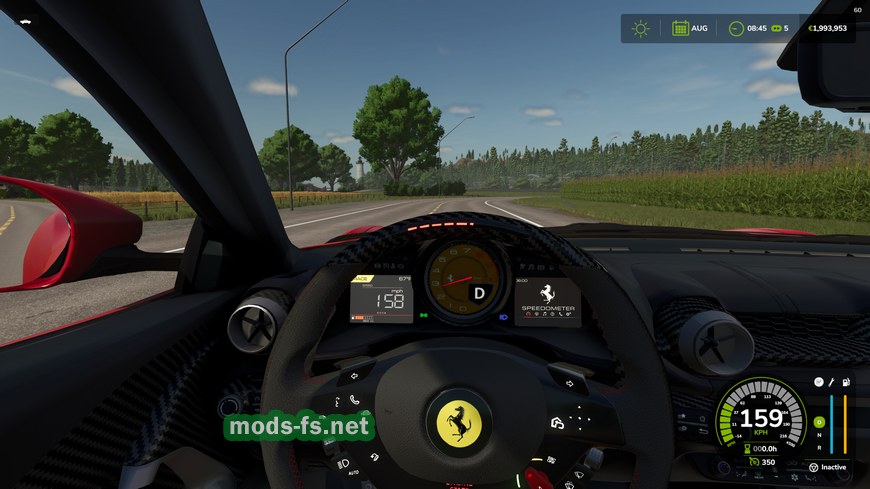The width and height of the screenshot is (870, 489).
Task: Select the highlighted D gear indicator
Action: (x=819, y=423)
